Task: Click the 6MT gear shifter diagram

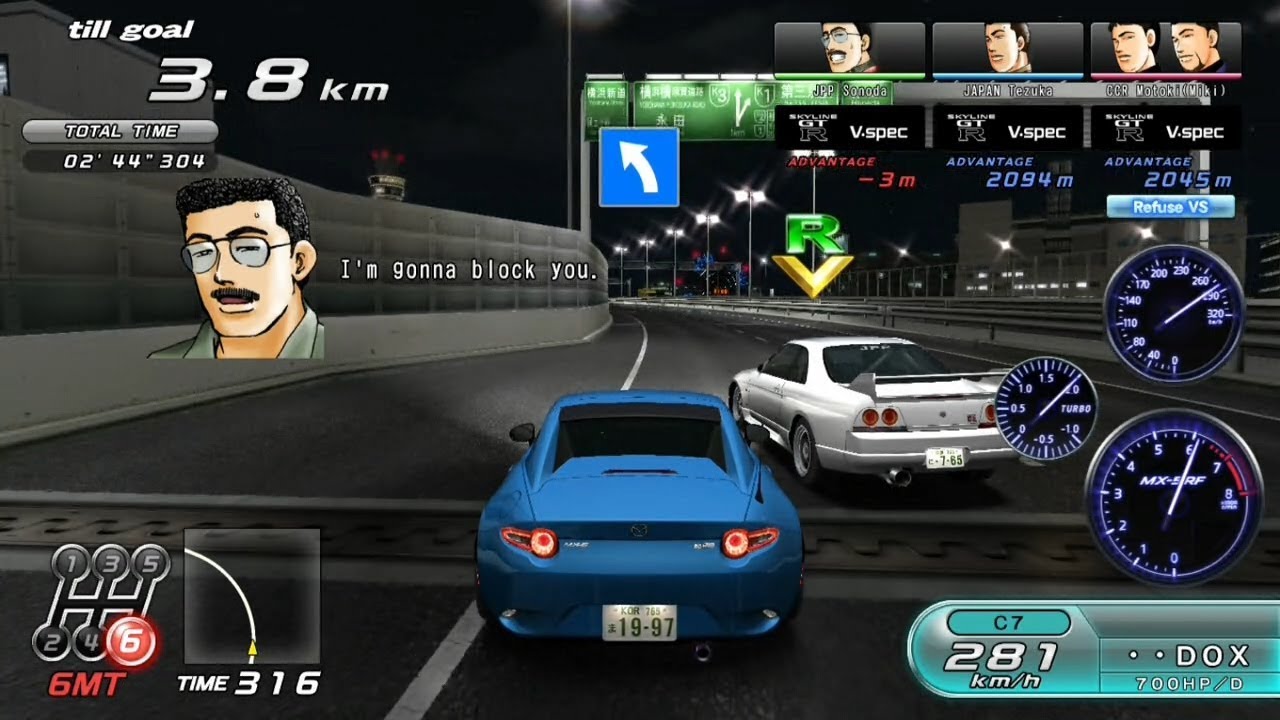Action: click(x=100, y=608)
